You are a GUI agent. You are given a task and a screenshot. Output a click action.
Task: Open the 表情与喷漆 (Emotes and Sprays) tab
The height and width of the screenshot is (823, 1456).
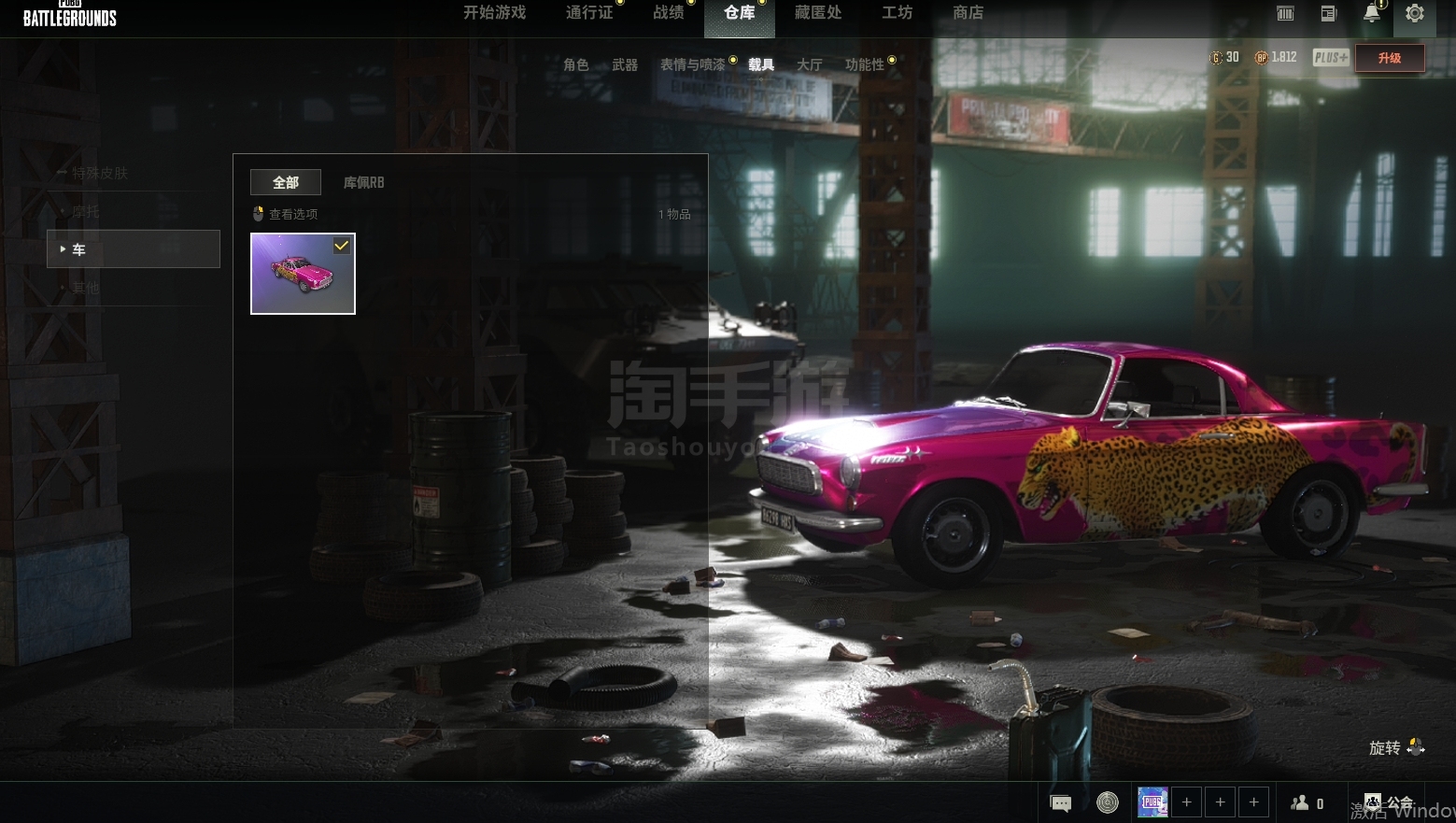[x=692, y=64]
